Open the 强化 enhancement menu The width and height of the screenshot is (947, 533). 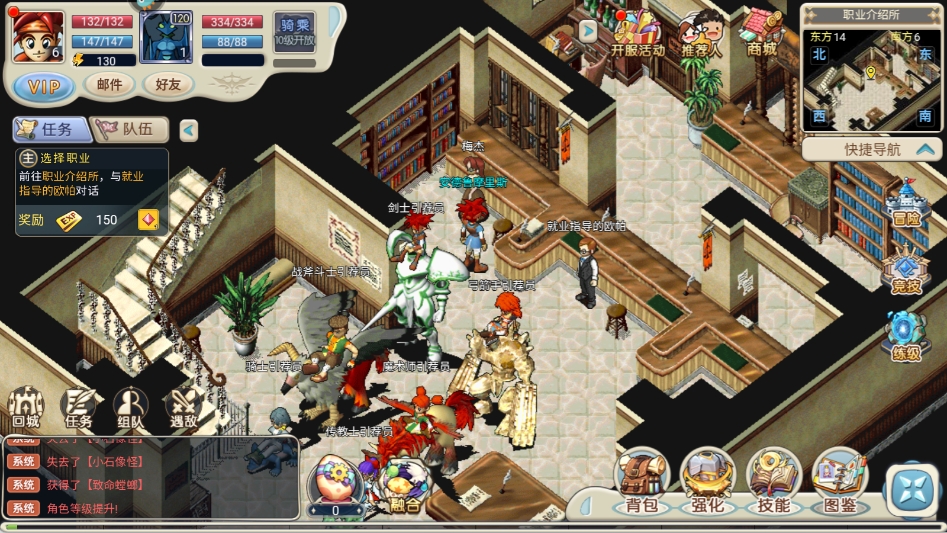[707, 482]
